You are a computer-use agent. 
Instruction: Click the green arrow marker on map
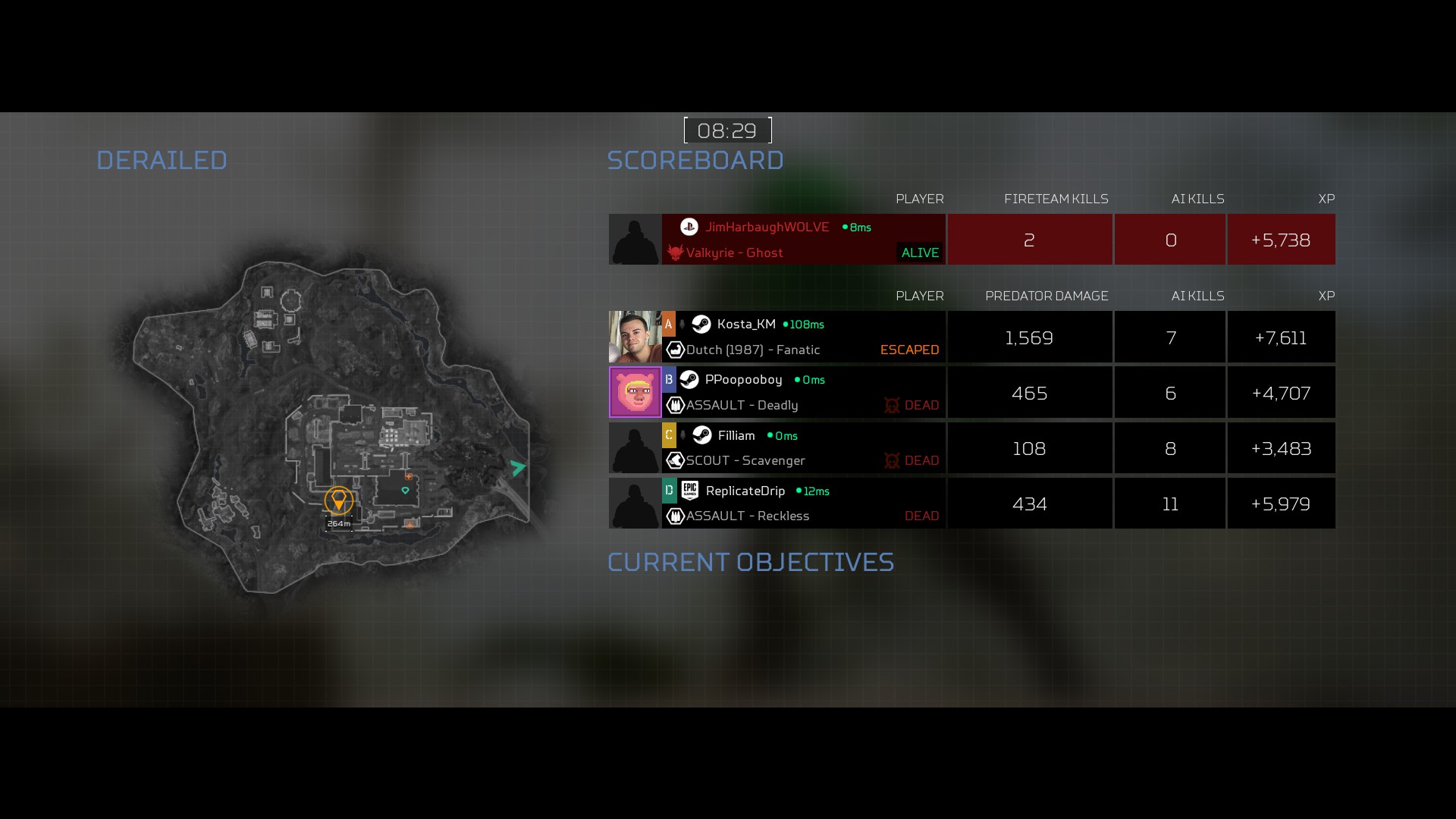[518, 468]
